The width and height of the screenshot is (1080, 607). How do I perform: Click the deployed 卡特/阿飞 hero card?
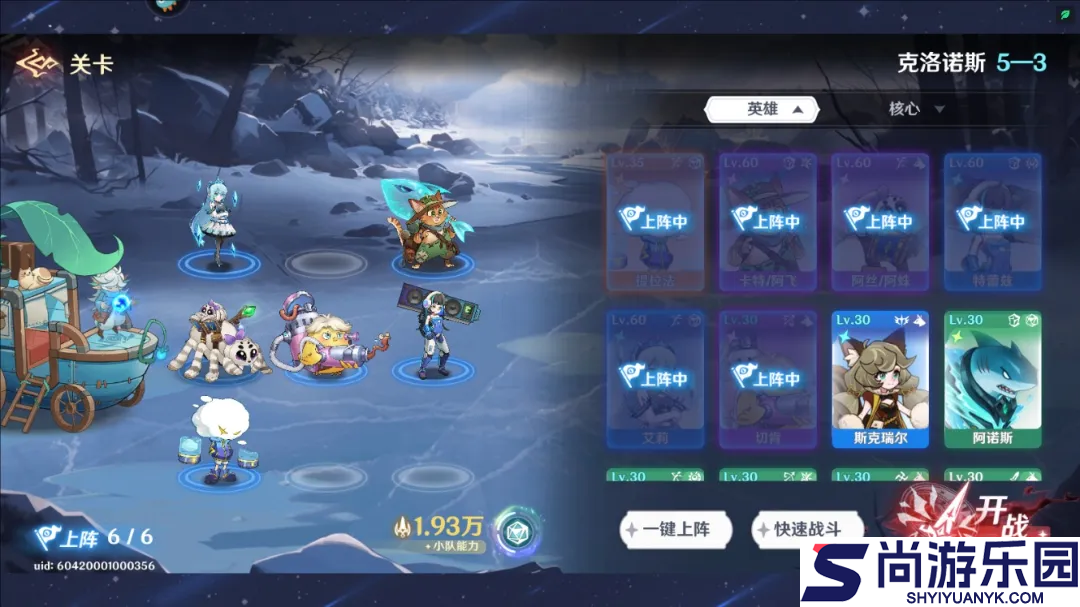pos(767,221)
